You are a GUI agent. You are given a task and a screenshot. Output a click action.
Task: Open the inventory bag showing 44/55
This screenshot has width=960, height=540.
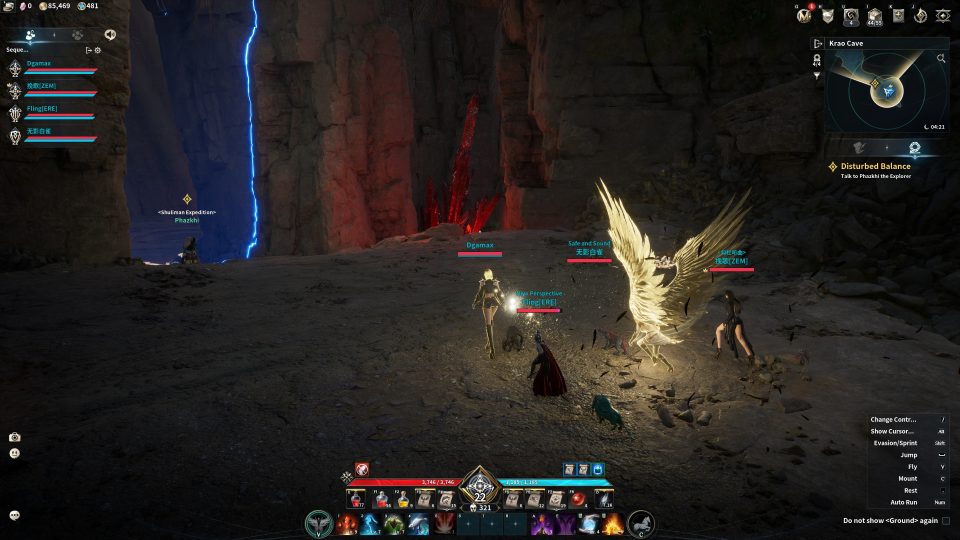874,16
